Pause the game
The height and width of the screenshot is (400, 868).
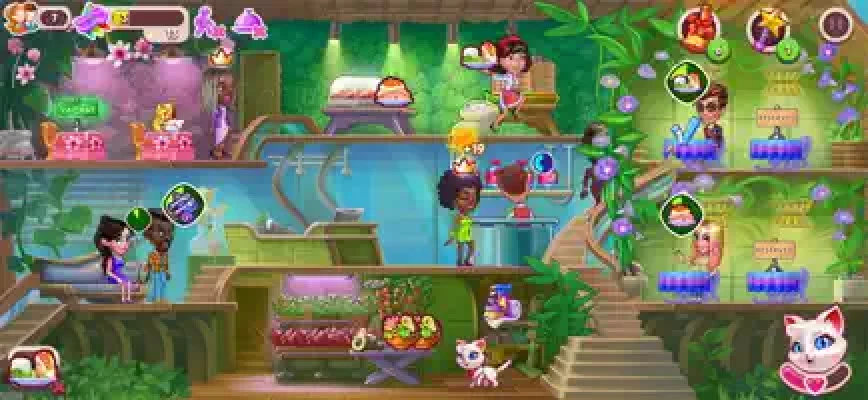click(836, 23)
